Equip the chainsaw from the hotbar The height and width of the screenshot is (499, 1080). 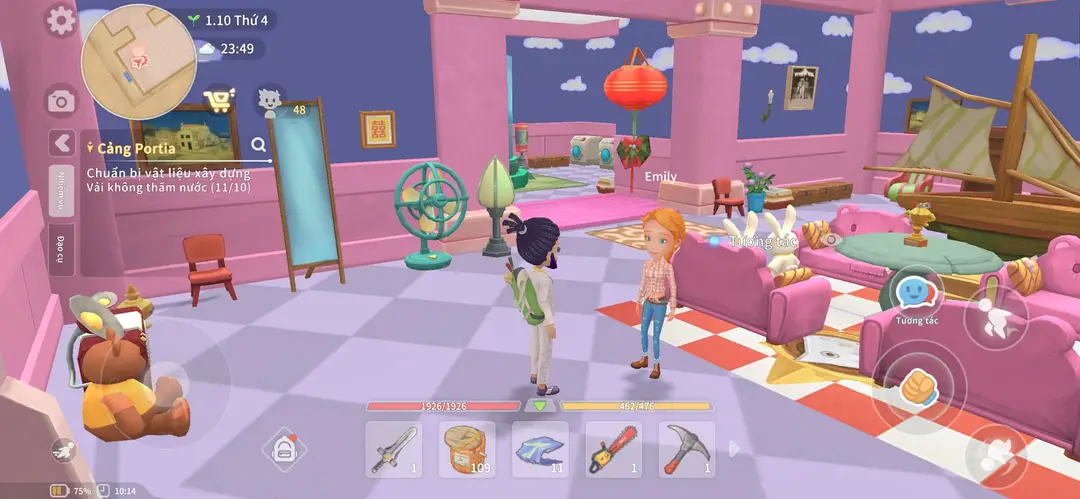pyautogui.click(x=613, y=449)
